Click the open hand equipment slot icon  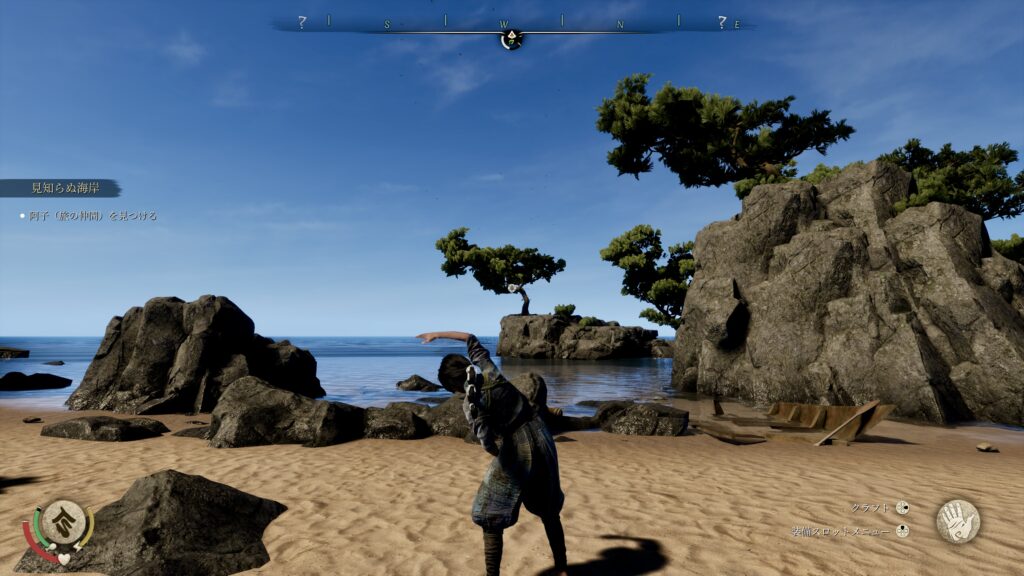coord(957,521)
